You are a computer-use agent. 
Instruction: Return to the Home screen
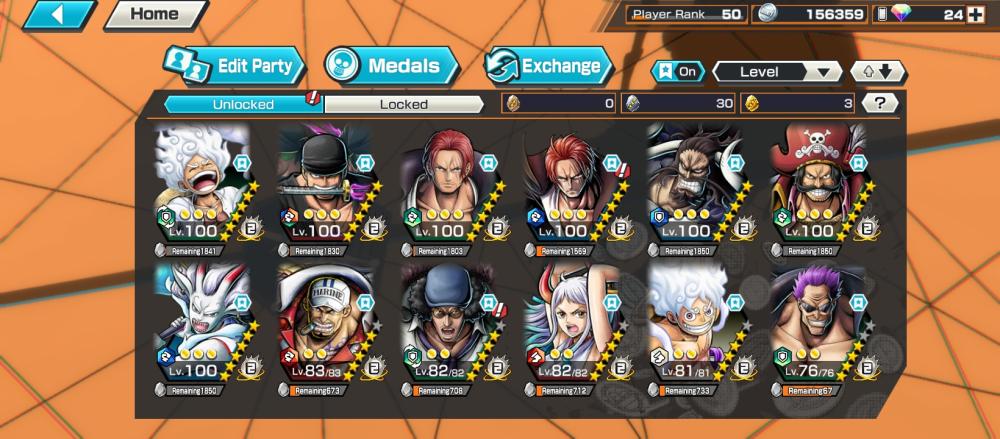154,15
